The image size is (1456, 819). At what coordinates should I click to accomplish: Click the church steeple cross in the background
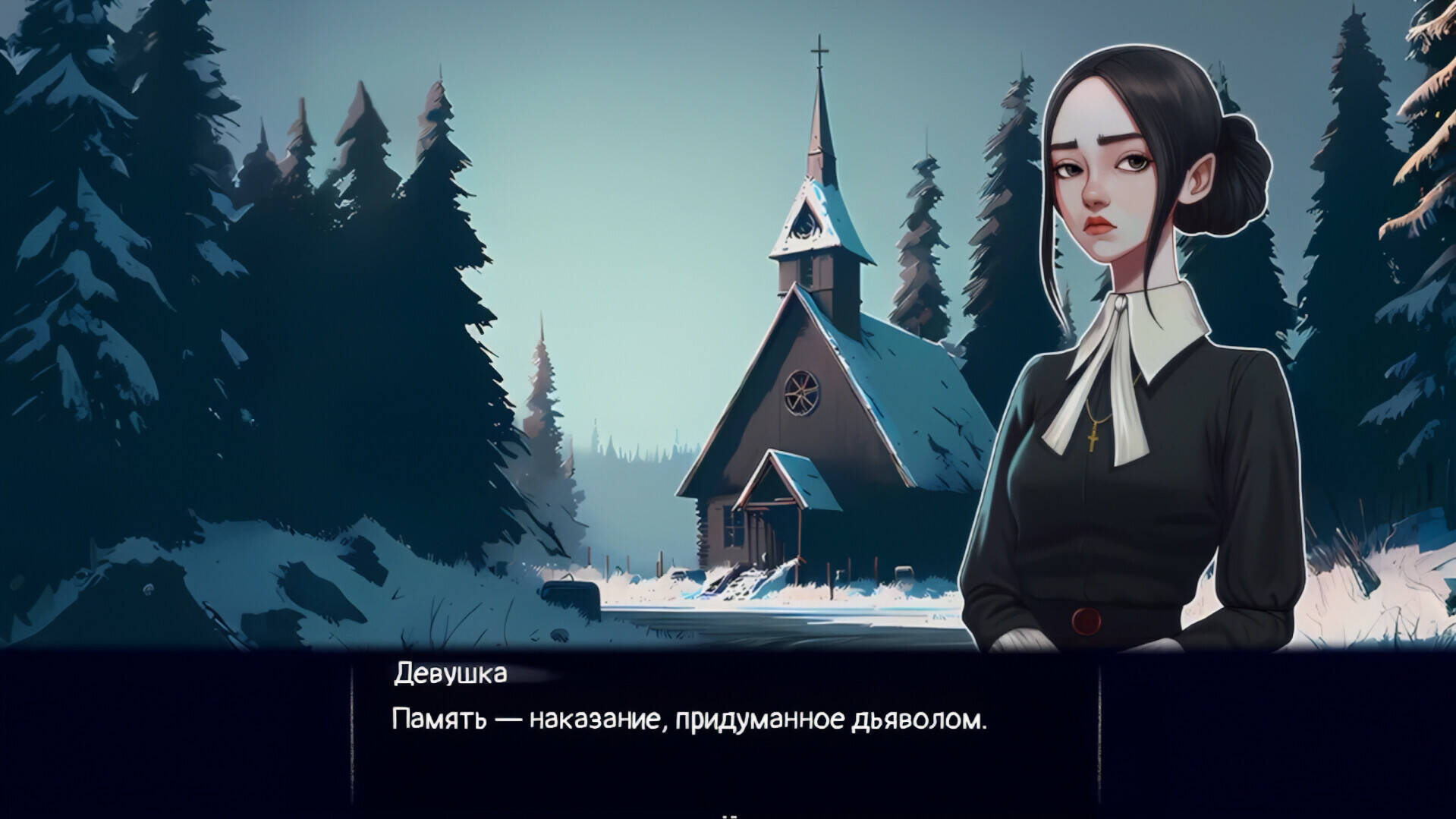821,49
